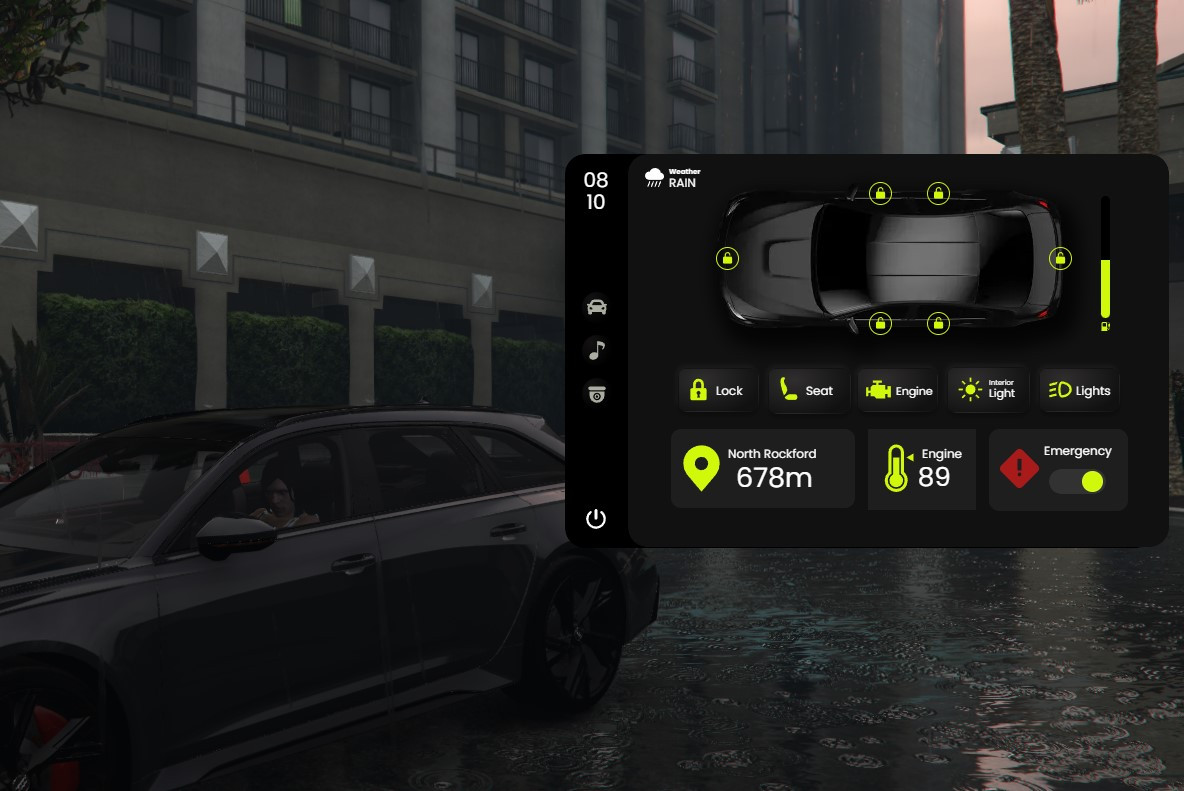The height and width of the screenshot is (791, 1184).
Task: Toggle the vehicle Lock button
Action: pyautogui.click(x=716, y=390)
